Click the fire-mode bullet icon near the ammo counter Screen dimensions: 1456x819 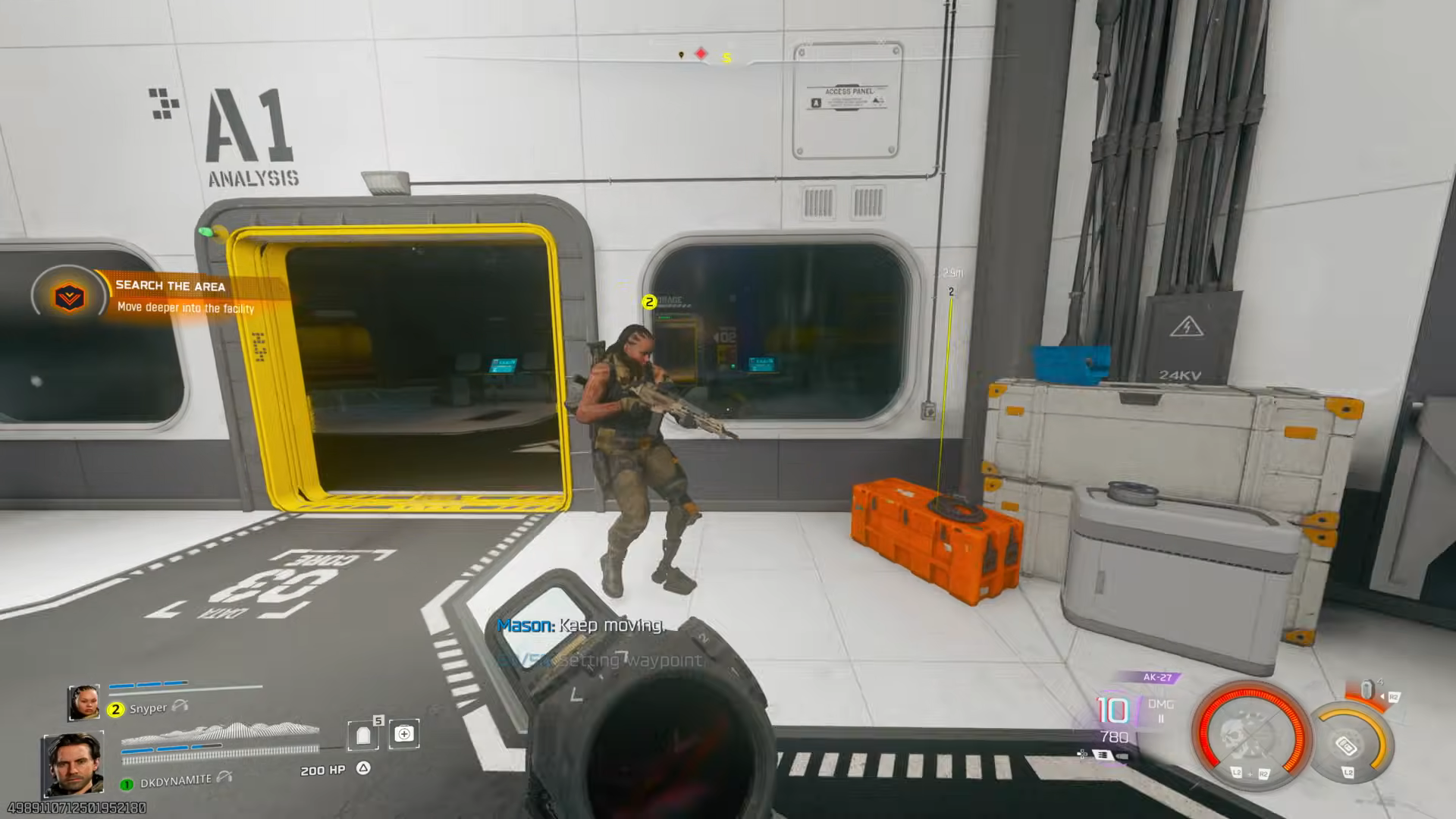coord(1123,755)
